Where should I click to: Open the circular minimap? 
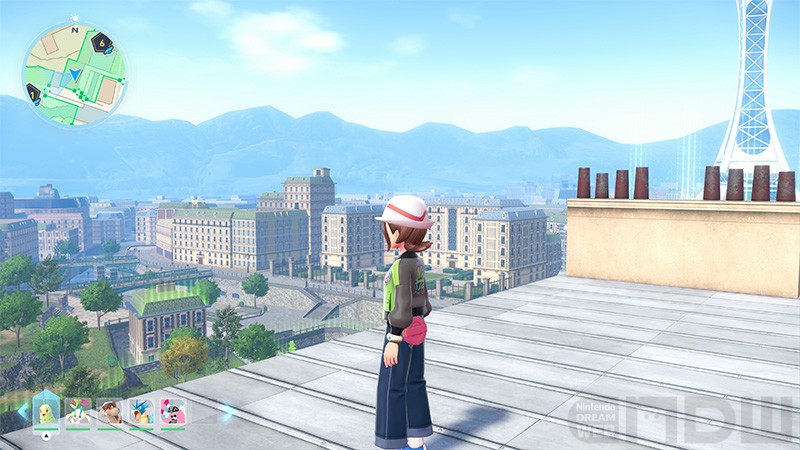click(x=72, y=75)
